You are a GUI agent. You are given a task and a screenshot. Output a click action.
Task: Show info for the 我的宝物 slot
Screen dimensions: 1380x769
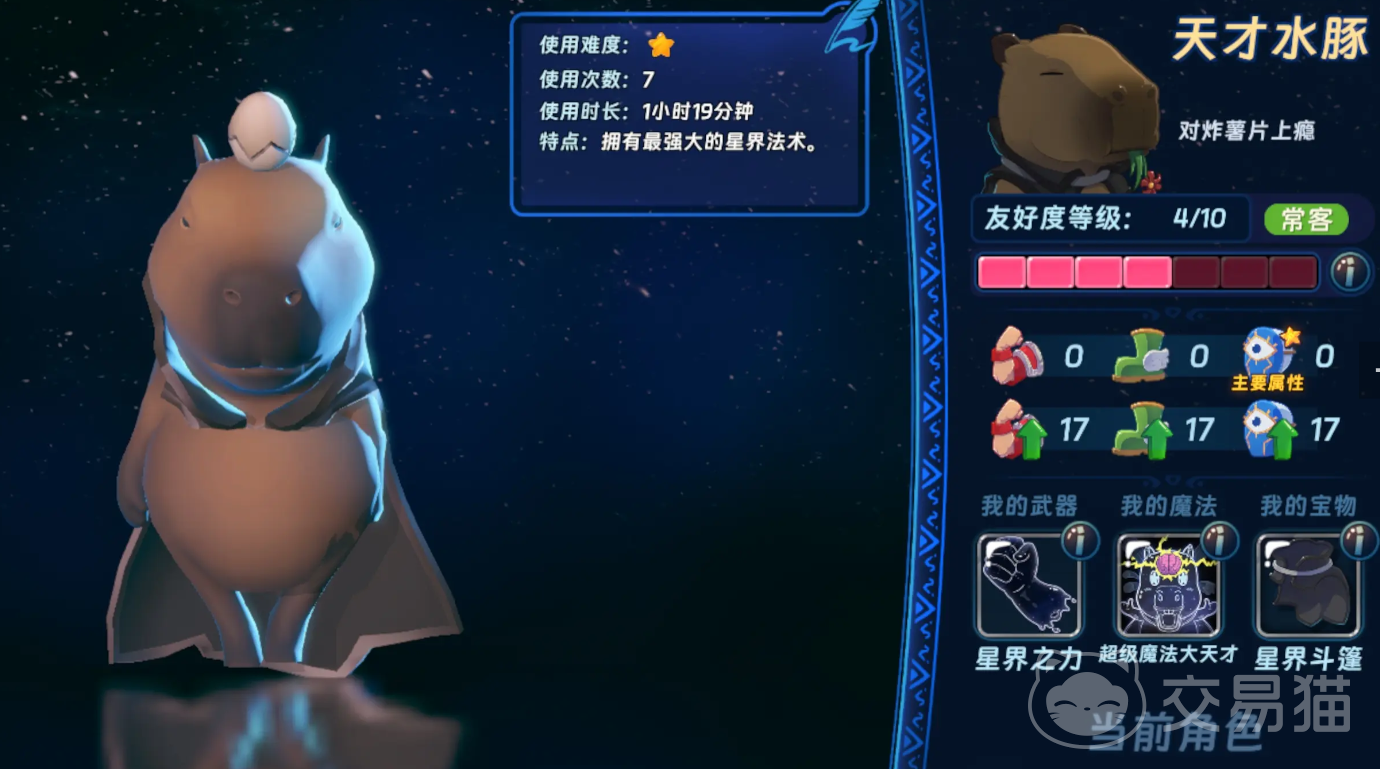tap(1358, 541)
